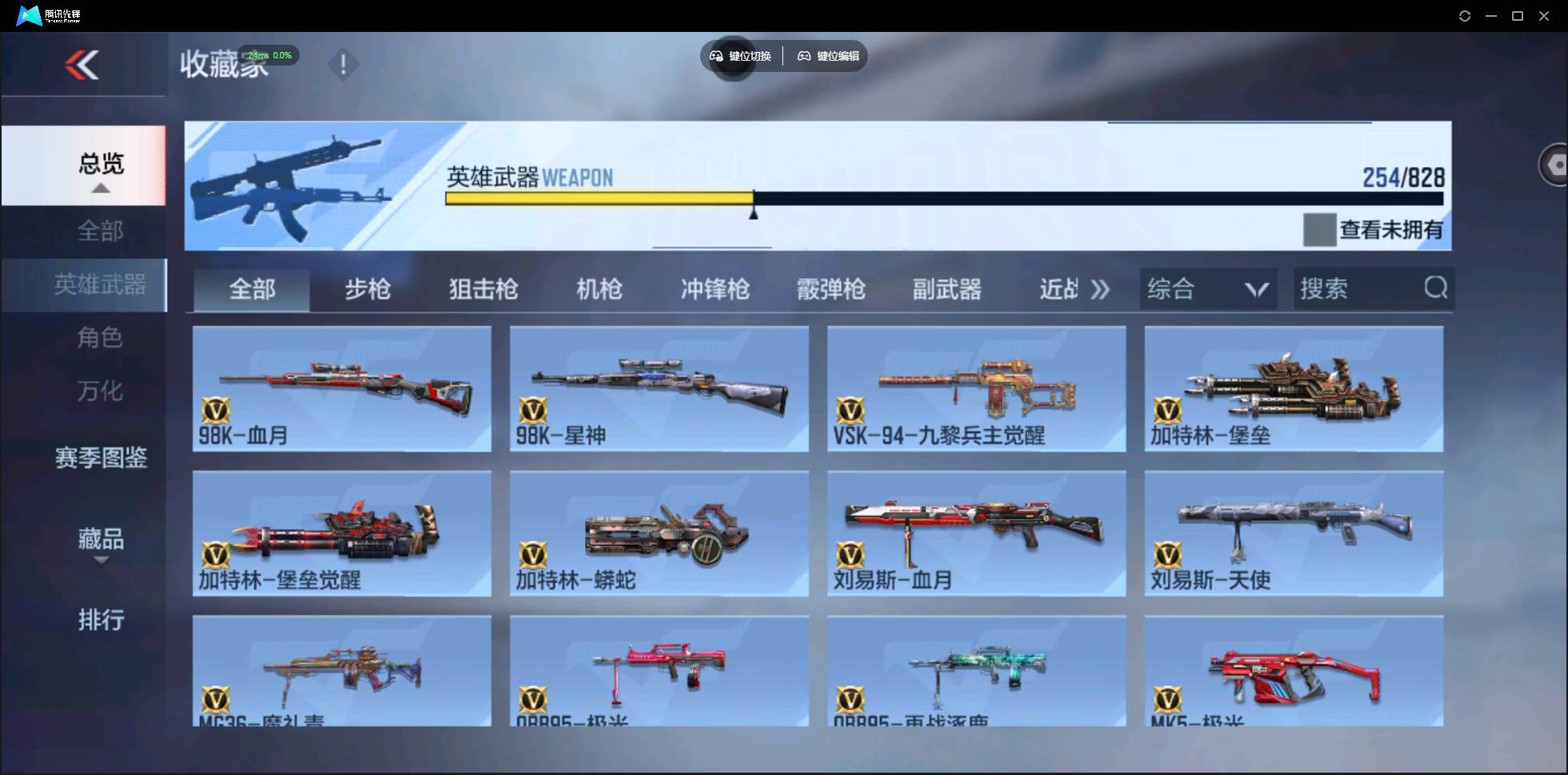Enable 查看未拥有 checkbox
This screenshot has height=775, width=1568.
(x=1320, y=230)
